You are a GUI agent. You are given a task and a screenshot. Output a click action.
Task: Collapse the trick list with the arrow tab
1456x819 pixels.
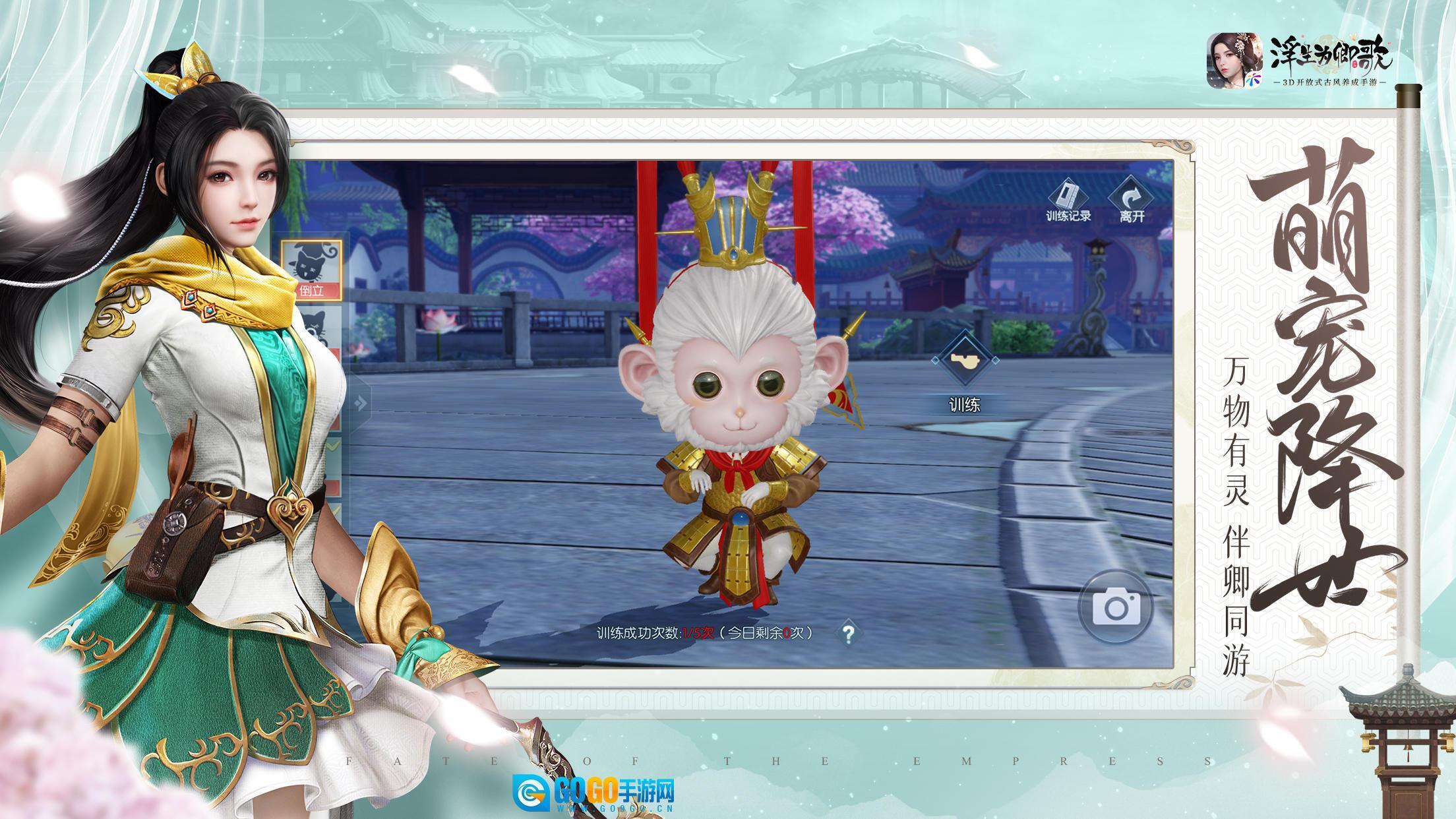coord(360,402)
